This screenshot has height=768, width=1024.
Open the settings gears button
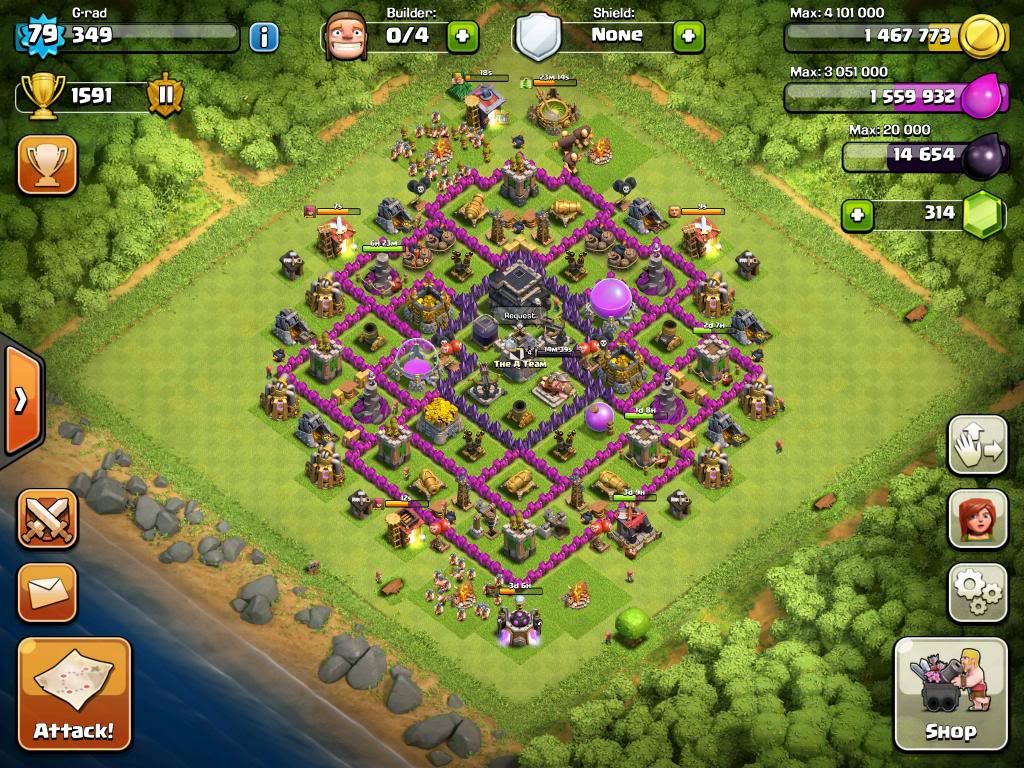click(977, 593)
